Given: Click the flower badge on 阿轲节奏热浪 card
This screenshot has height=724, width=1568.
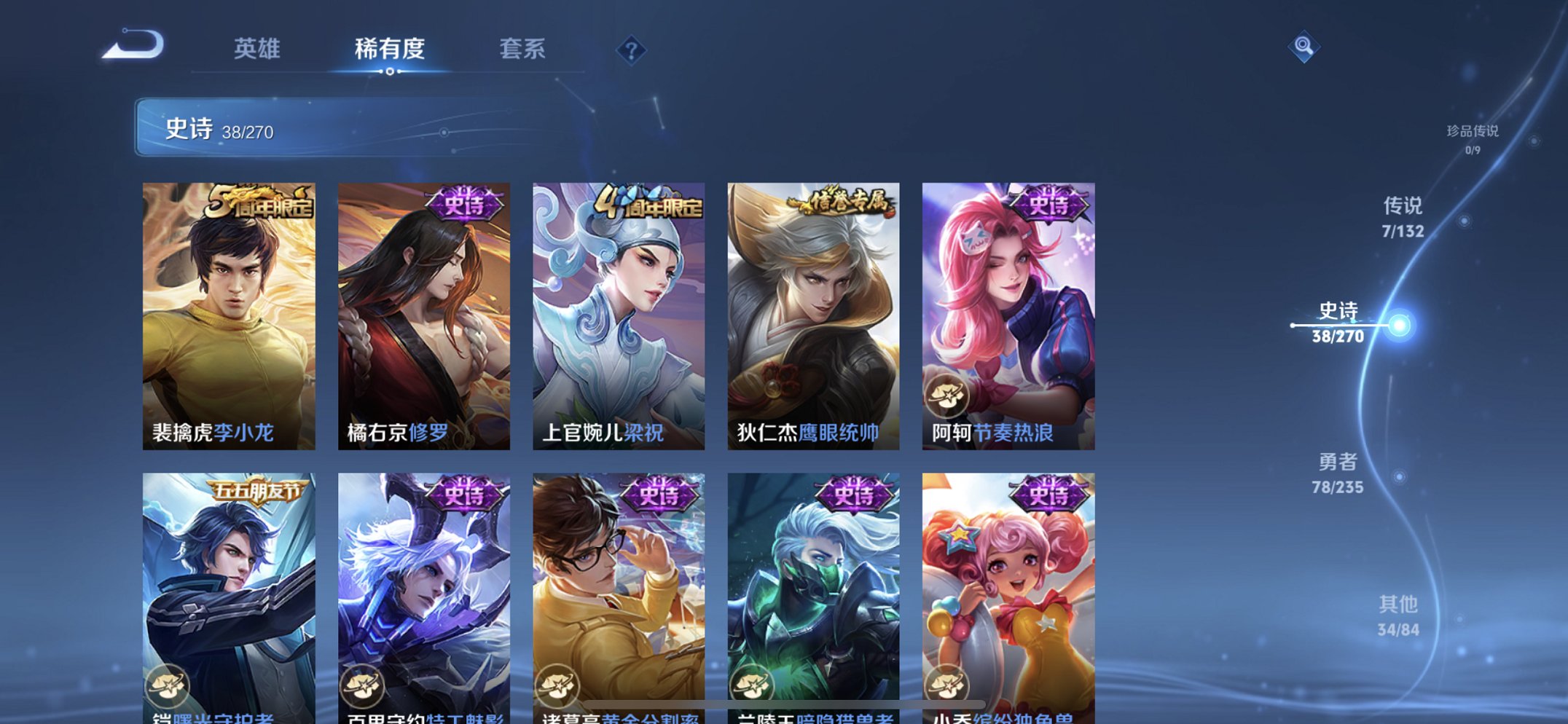Looking at the screenshot, I should point(946,394).
